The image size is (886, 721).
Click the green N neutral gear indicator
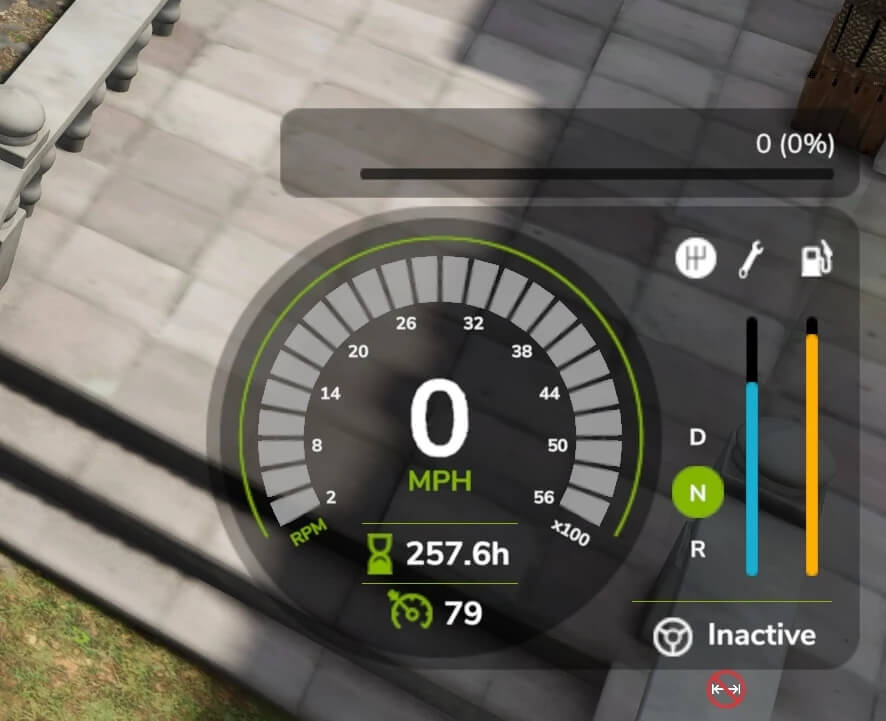pyautogui.click(x=698, y=492)
